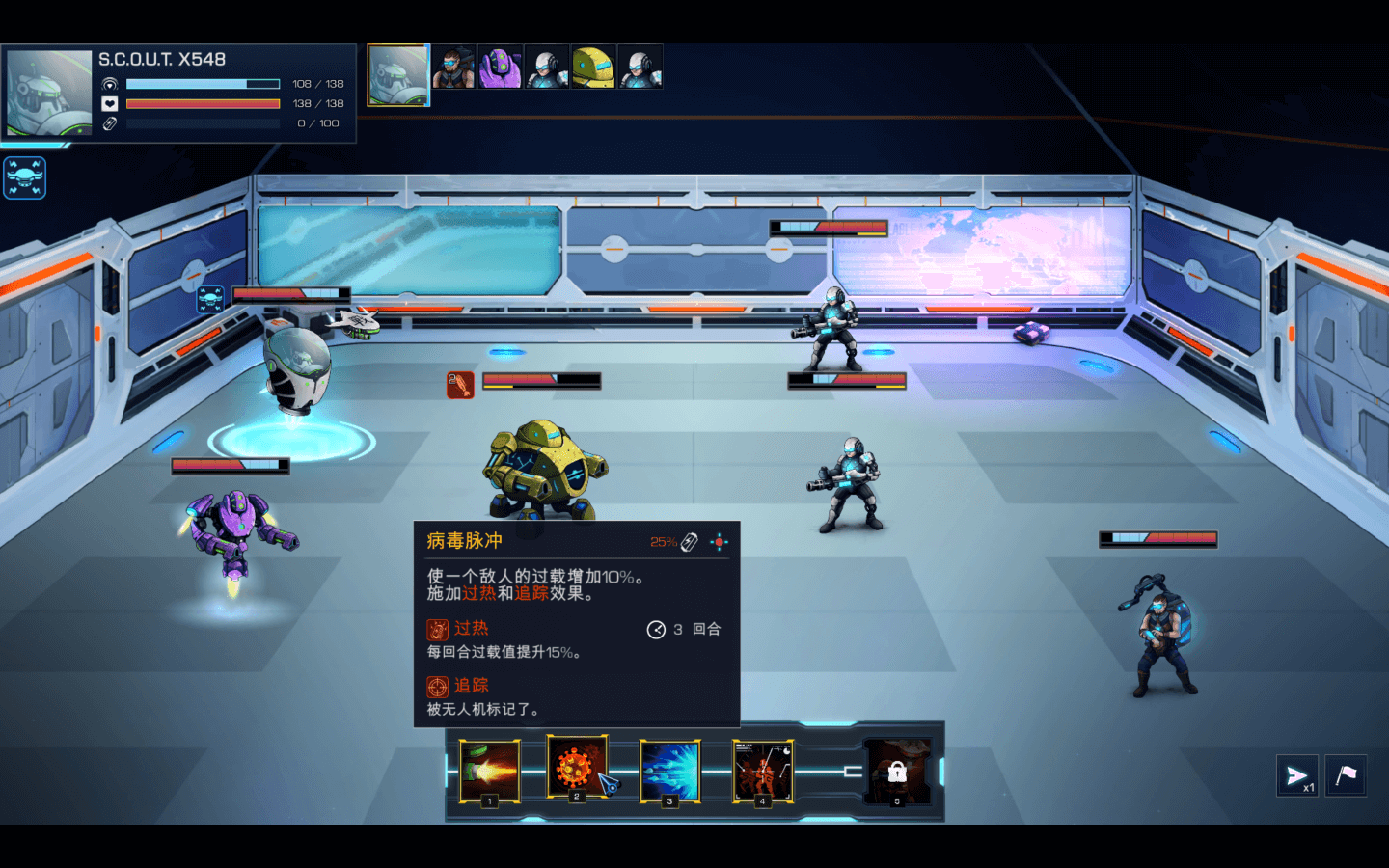Use the blue energy burst ability
Screen dimensions: 1389x868
point(669,771)
